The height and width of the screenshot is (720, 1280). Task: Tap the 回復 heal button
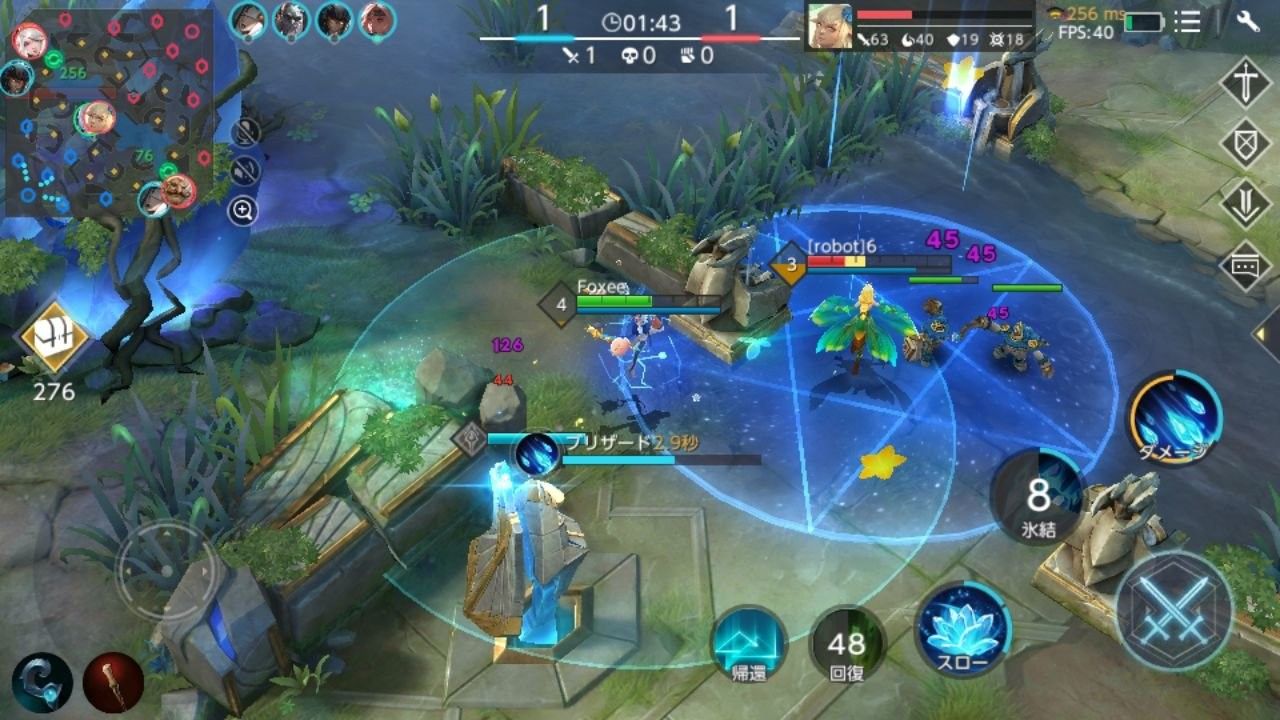click(846, 643)
